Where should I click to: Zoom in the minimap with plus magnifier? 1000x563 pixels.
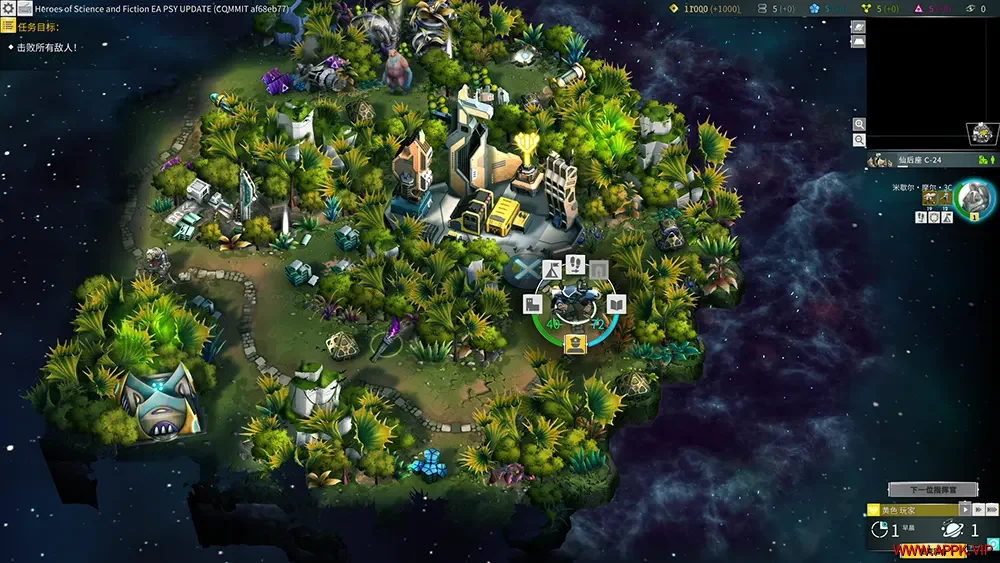tap(859, 124)
